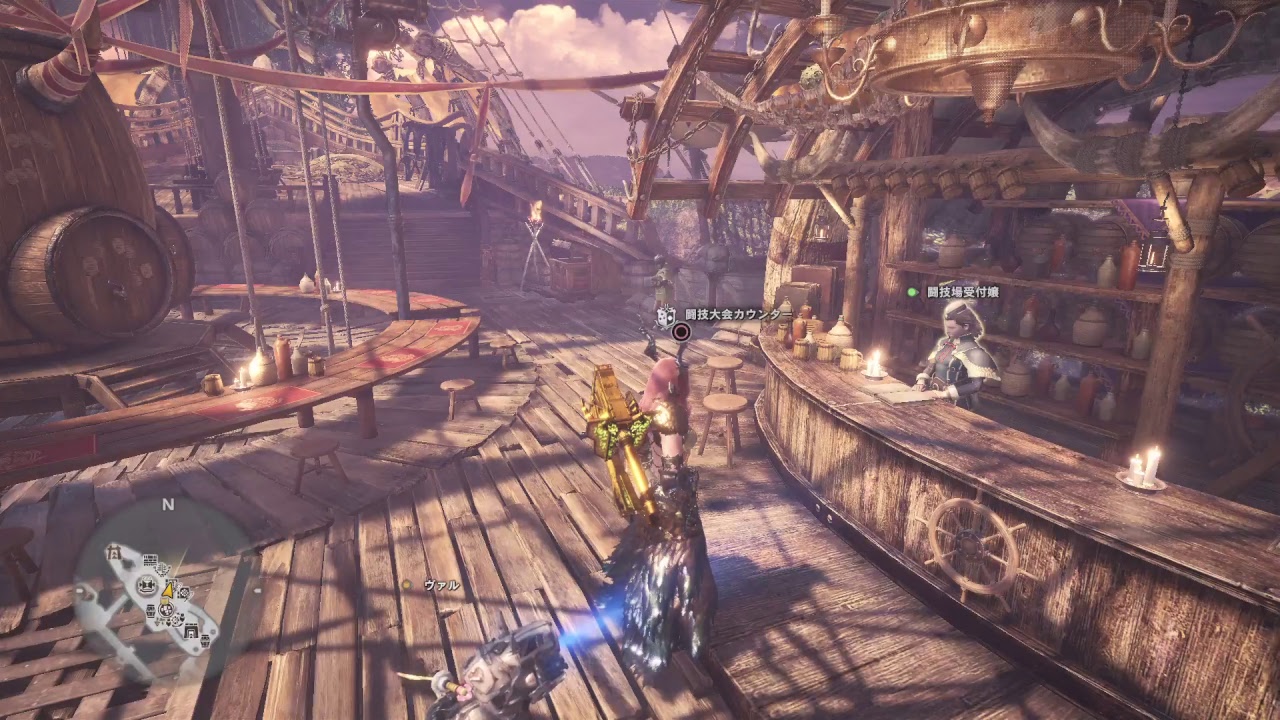Screen dimensions: 1280x720
Task: Select the canteen icon on the minimap
Action: click(166, 610)
